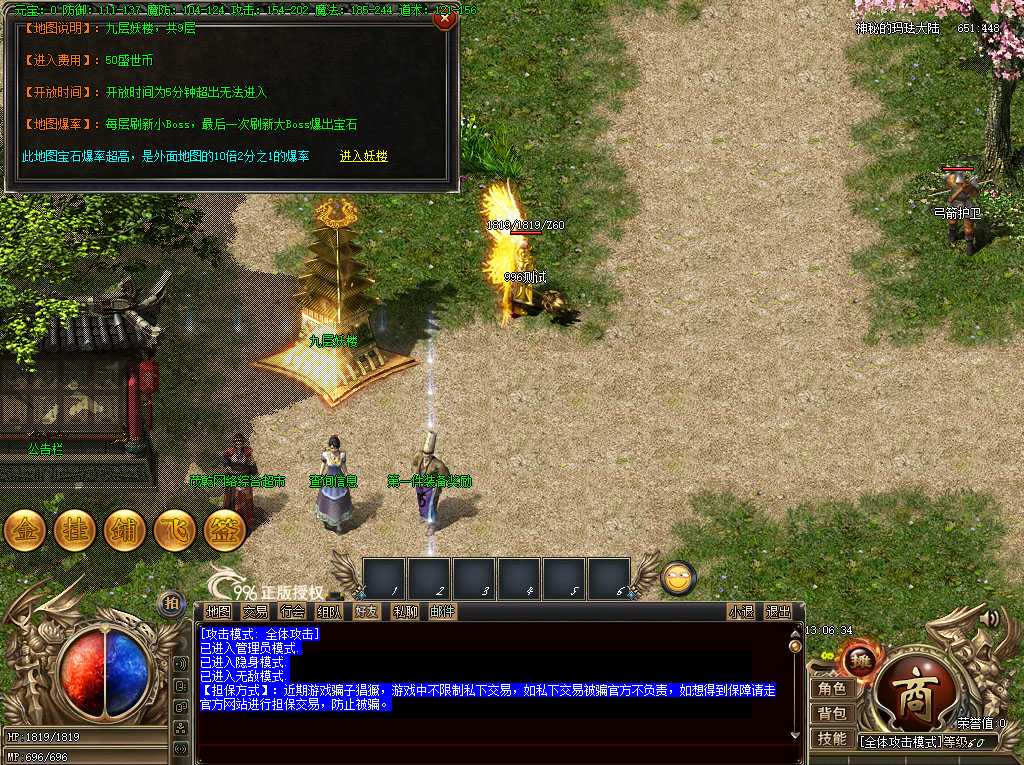Viewport: 1024px width, 765px height.
Task: Click the 小退 log out button
Action: tap(741, 612)
